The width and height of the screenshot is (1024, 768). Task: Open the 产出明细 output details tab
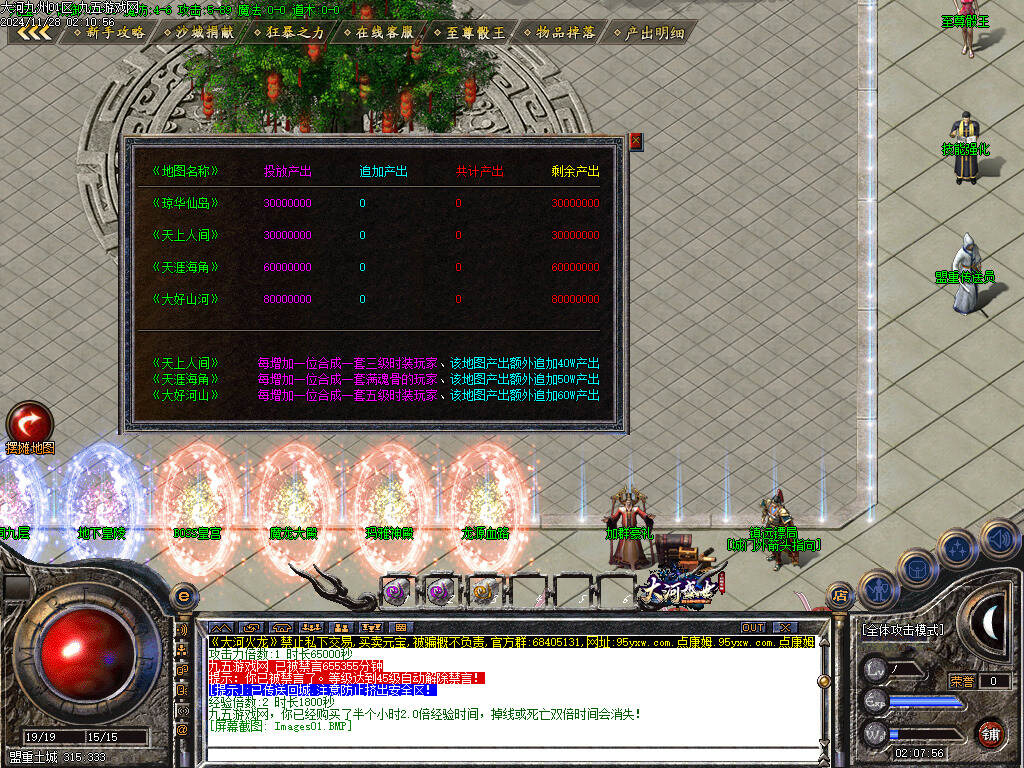(x=648, y=32)
